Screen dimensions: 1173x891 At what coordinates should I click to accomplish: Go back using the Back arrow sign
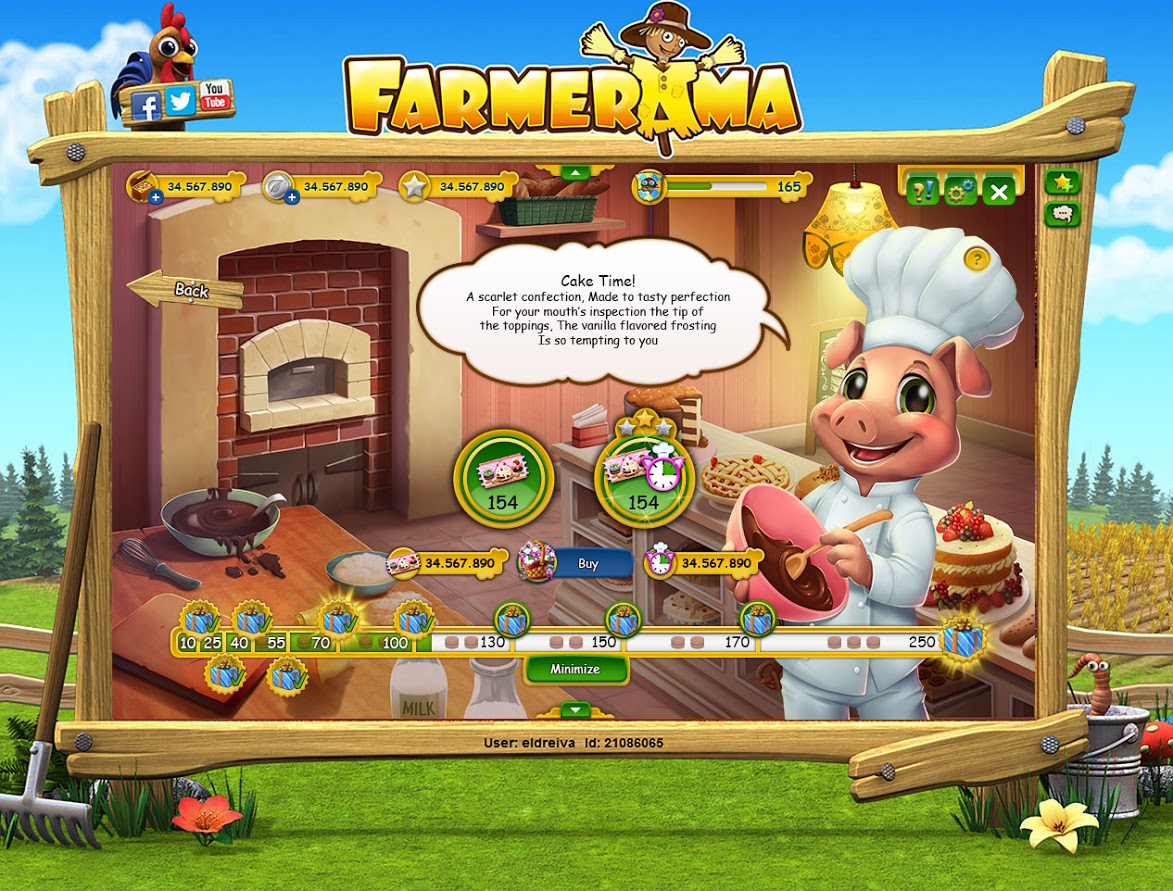(x=186, y=290)
